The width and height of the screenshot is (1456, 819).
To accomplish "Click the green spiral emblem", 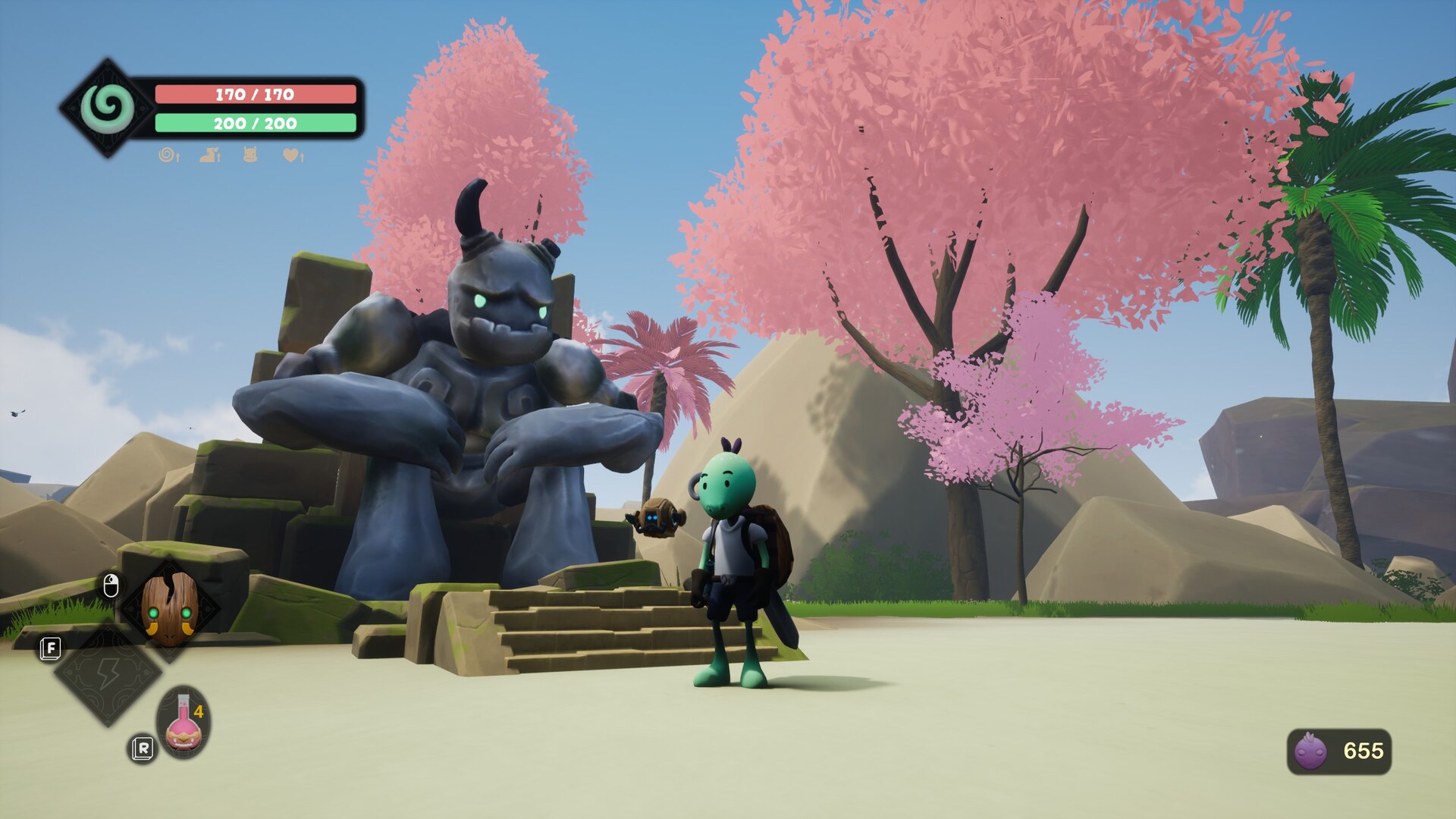I will 107,108.
